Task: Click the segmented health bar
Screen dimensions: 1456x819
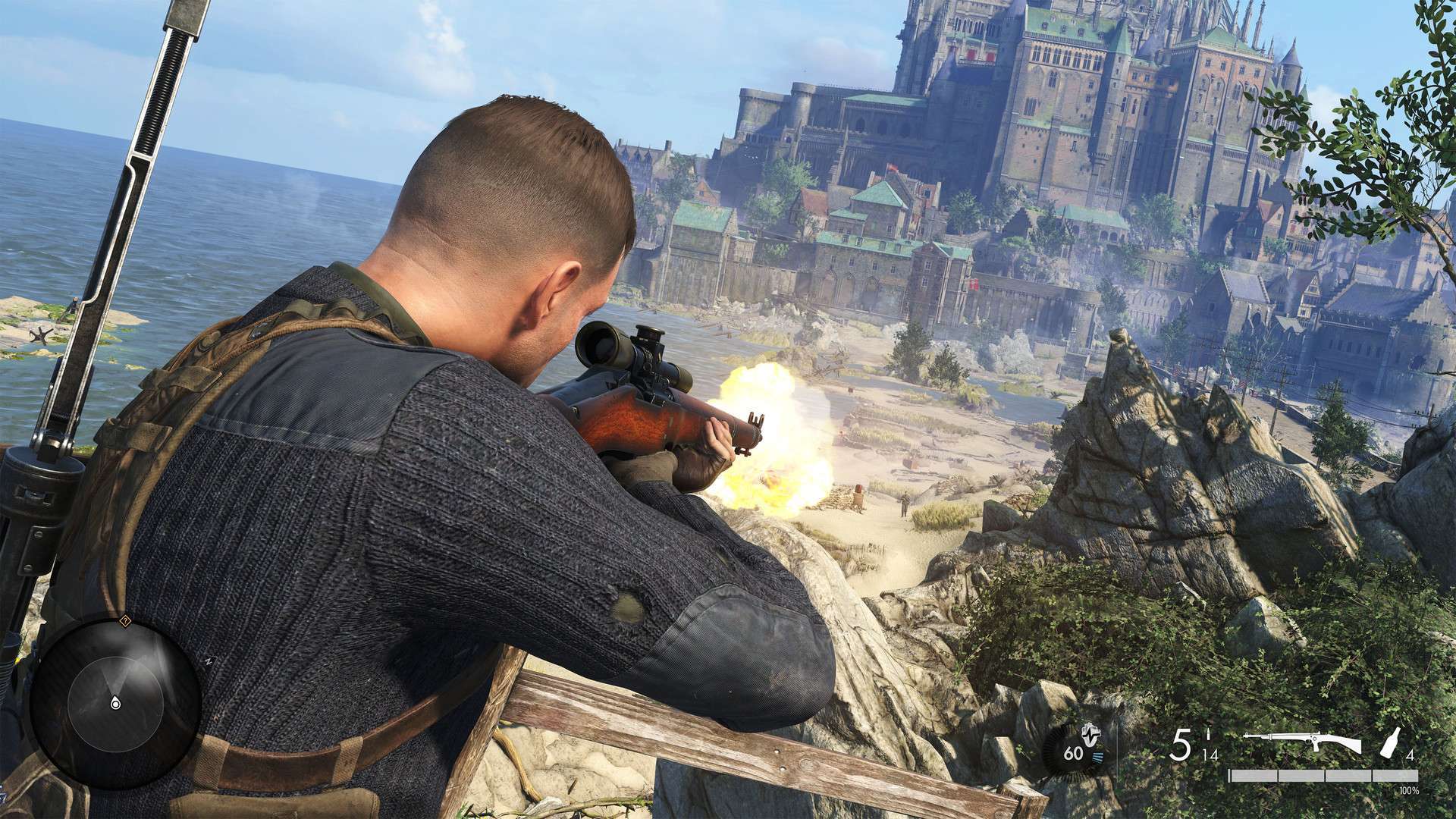Action: coord(1324,776)
